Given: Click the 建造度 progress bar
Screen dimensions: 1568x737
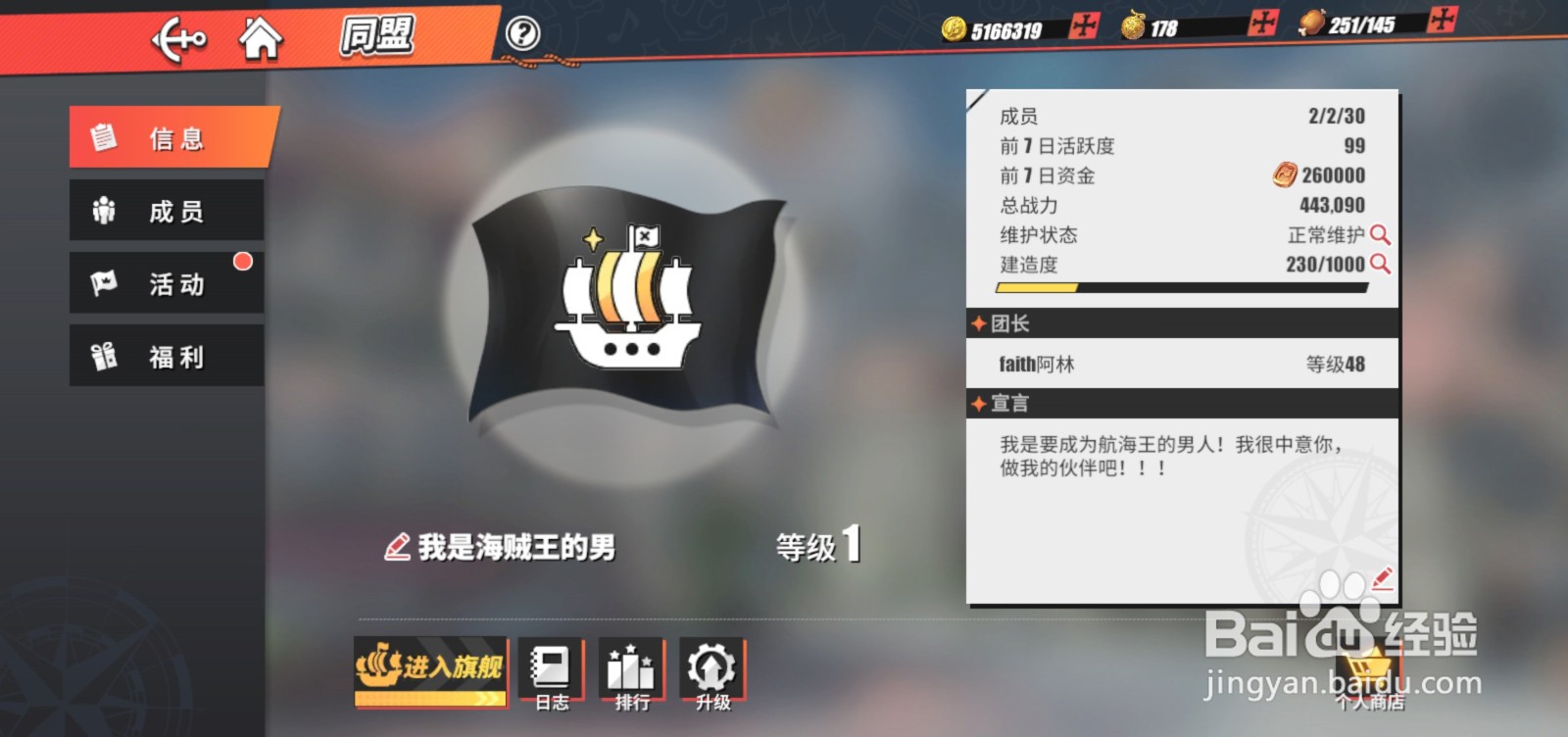Looking at the screenshot, I should click(x=1176, y=287).
